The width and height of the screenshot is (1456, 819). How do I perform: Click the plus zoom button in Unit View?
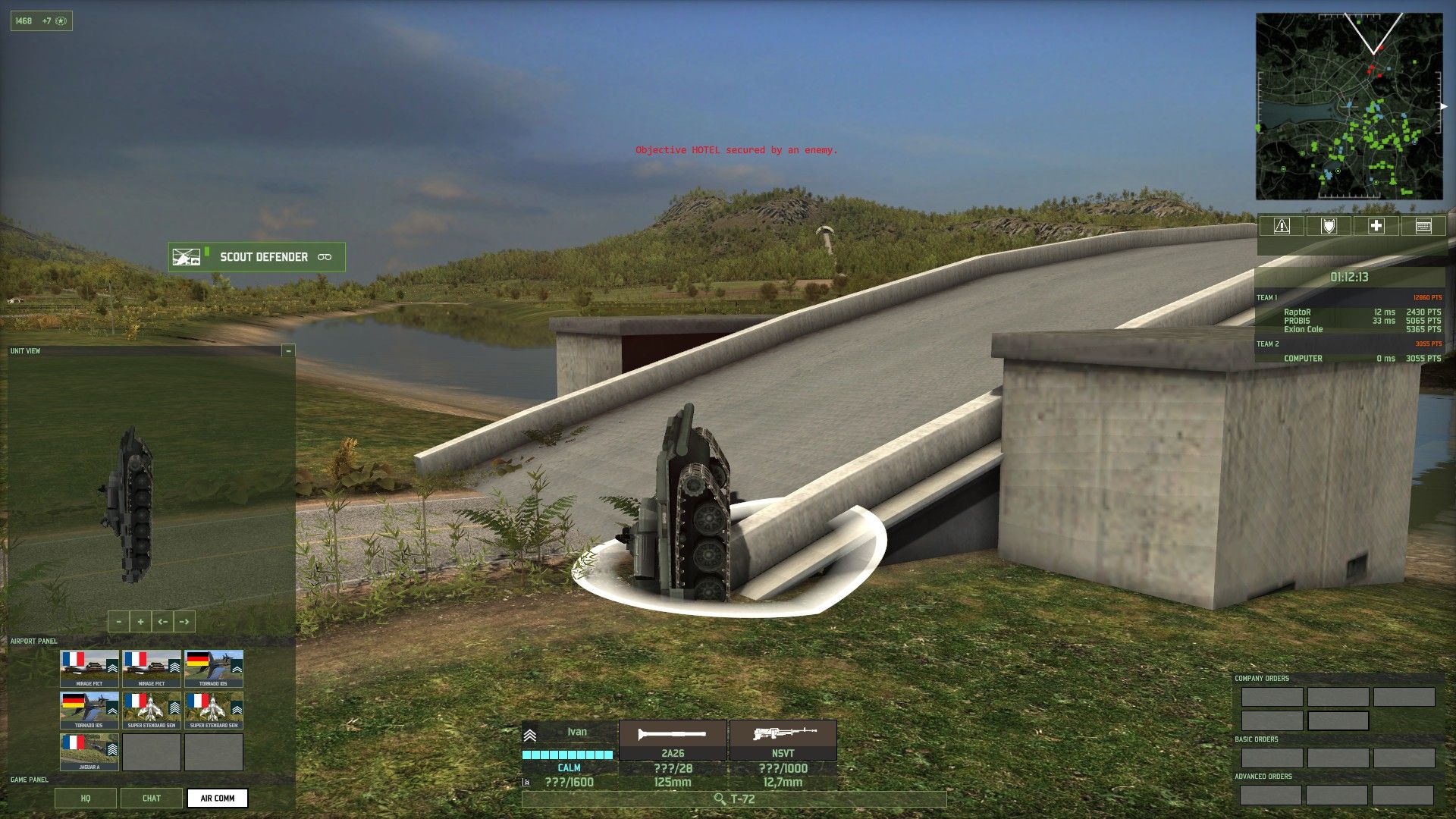140,621
